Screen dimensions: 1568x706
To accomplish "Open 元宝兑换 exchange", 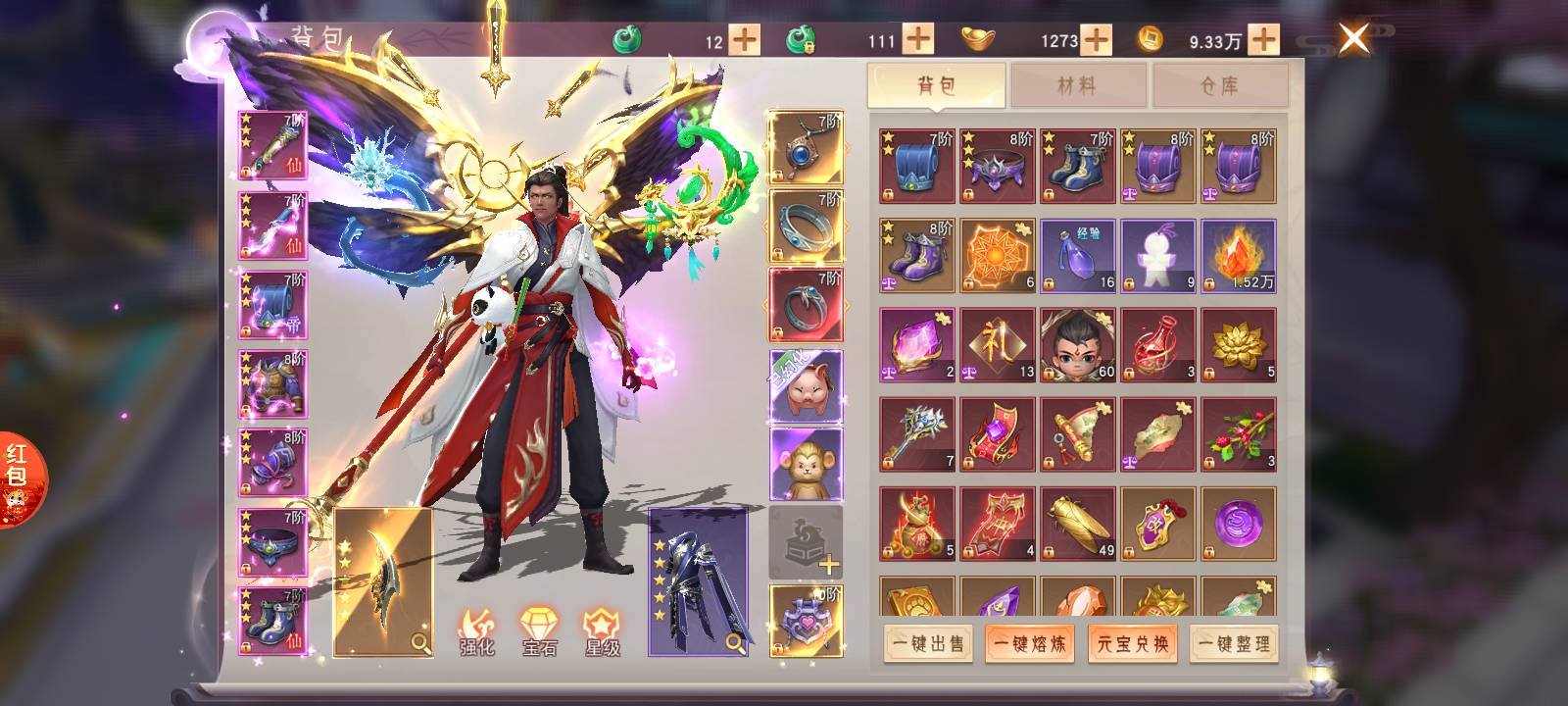I will [x=1132, y=644].
